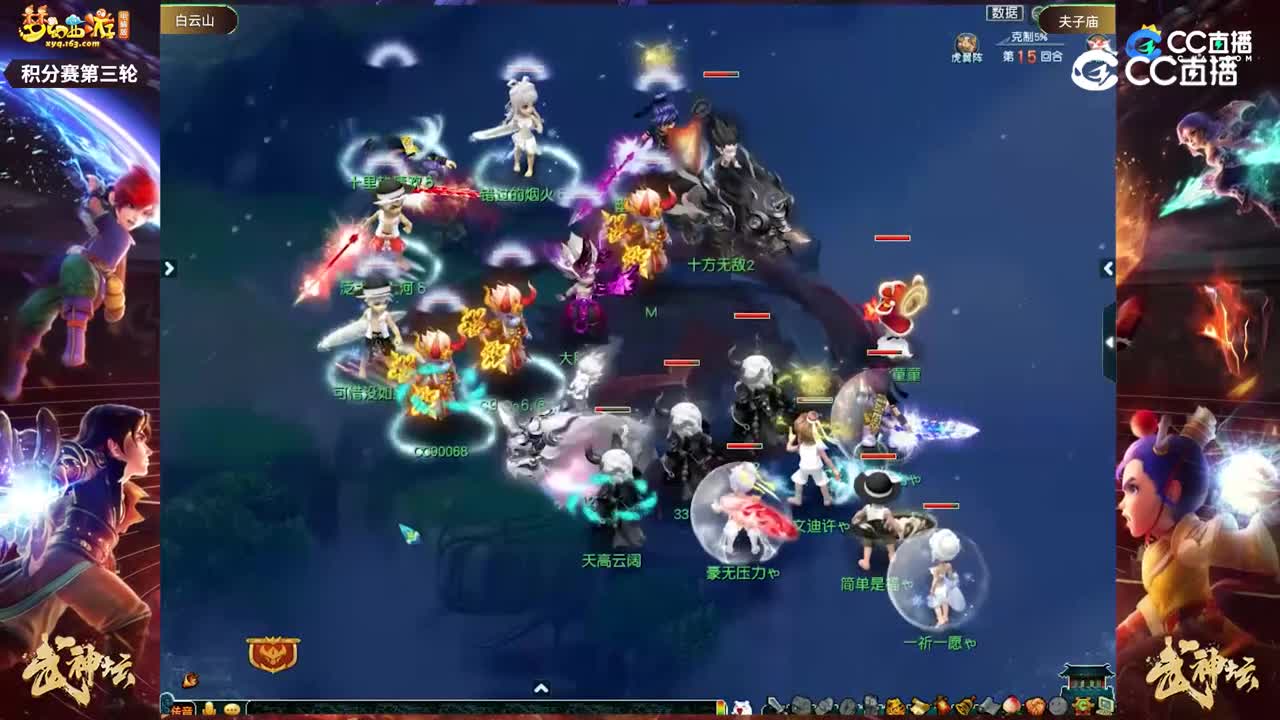This screenshot has width=1280, height=720.
Task: Select the peach item icon in bottom row
Action: click(x=1010, y=706)
